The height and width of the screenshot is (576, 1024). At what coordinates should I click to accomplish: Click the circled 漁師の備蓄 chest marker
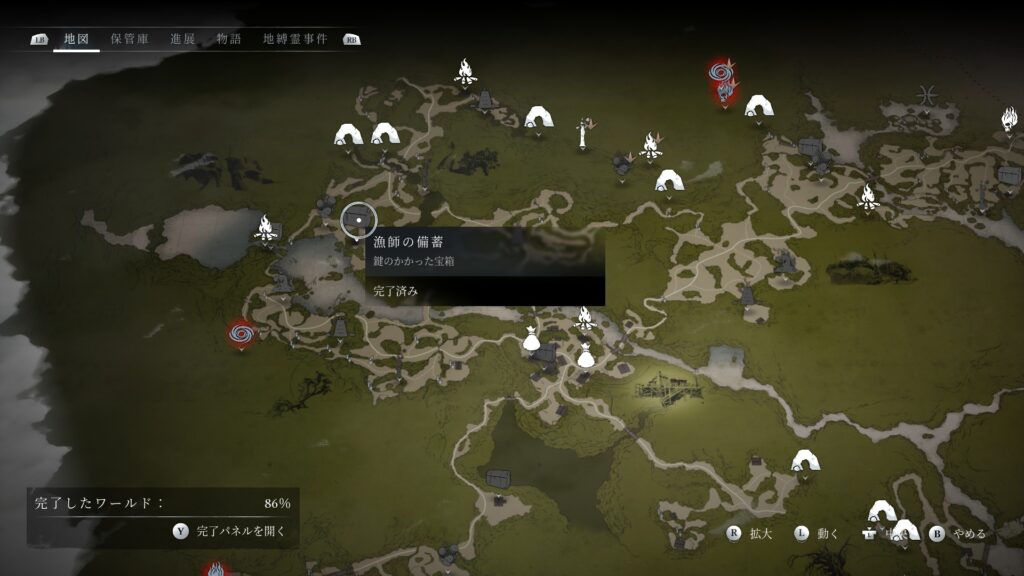(357, 220)
